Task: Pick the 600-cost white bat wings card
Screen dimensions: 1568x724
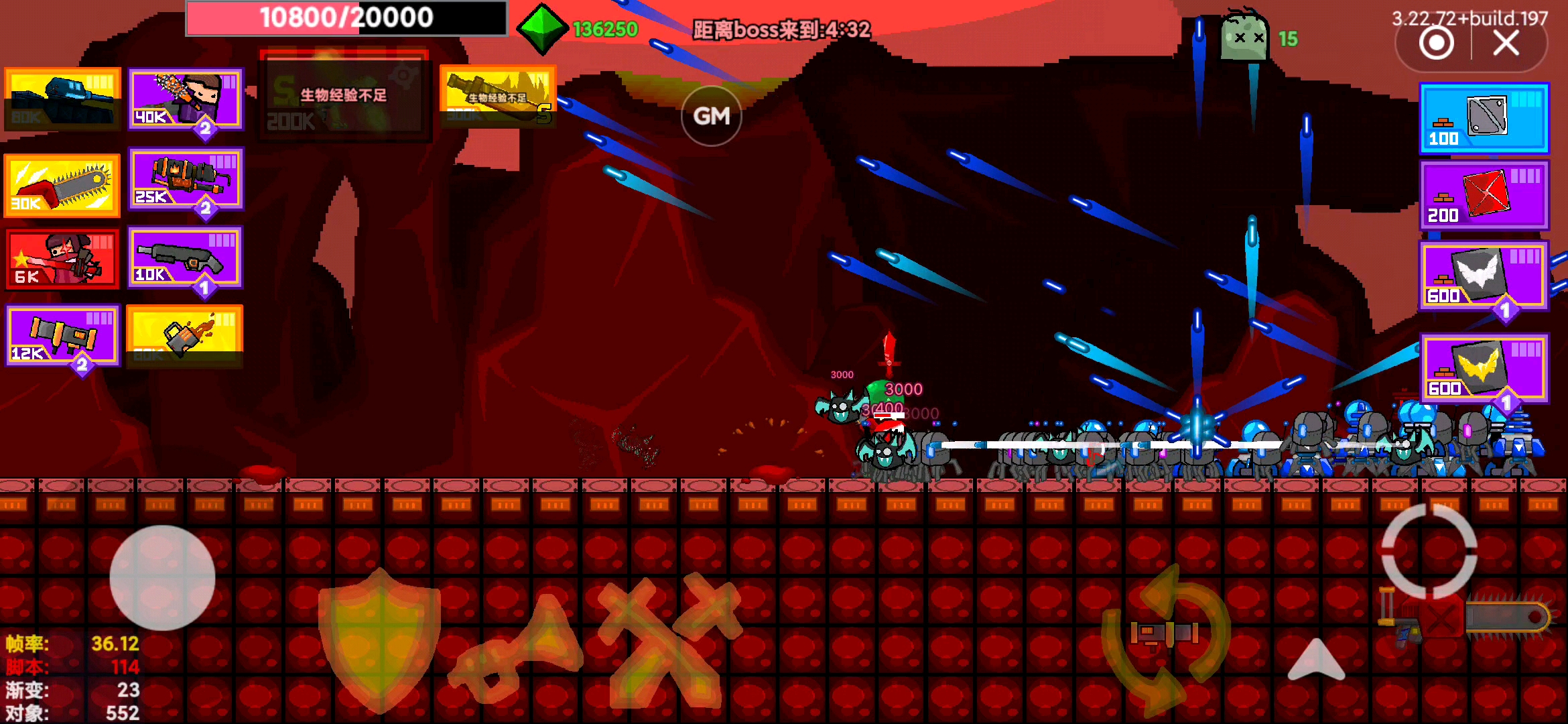Action: click(x=1484, y=276)
